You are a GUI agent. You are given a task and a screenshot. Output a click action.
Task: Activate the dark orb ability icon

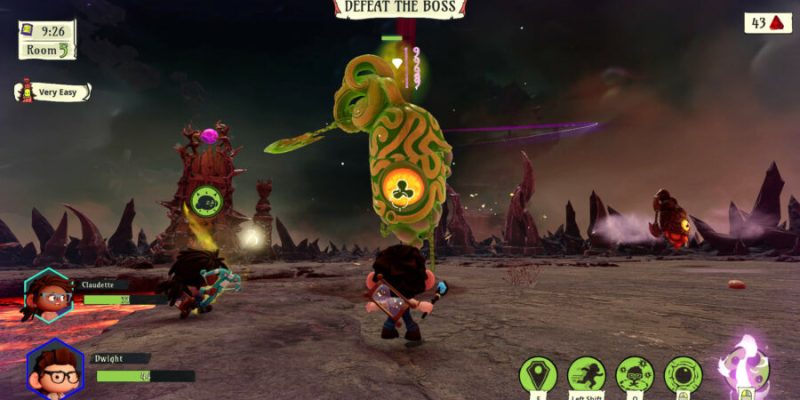tap(683, 375)
